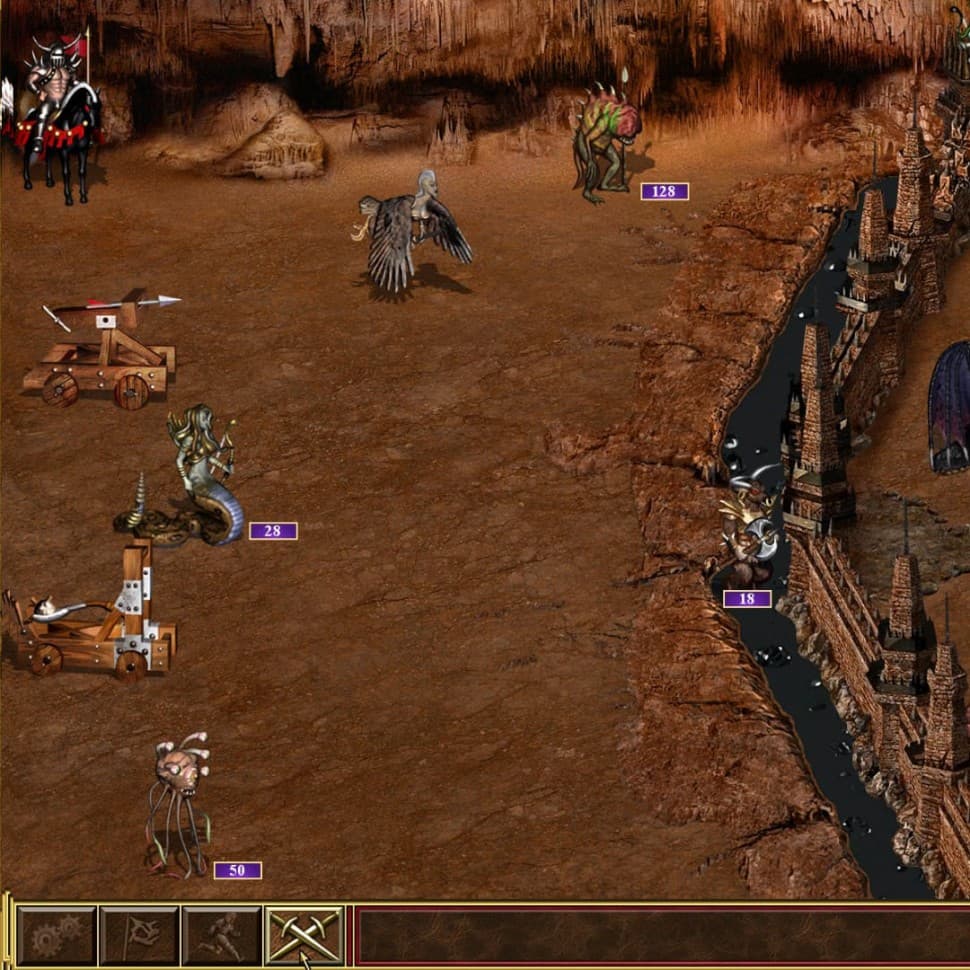Click the surrender flag button
The height and width of the screenshot is (970, 970).
[139, 936]
